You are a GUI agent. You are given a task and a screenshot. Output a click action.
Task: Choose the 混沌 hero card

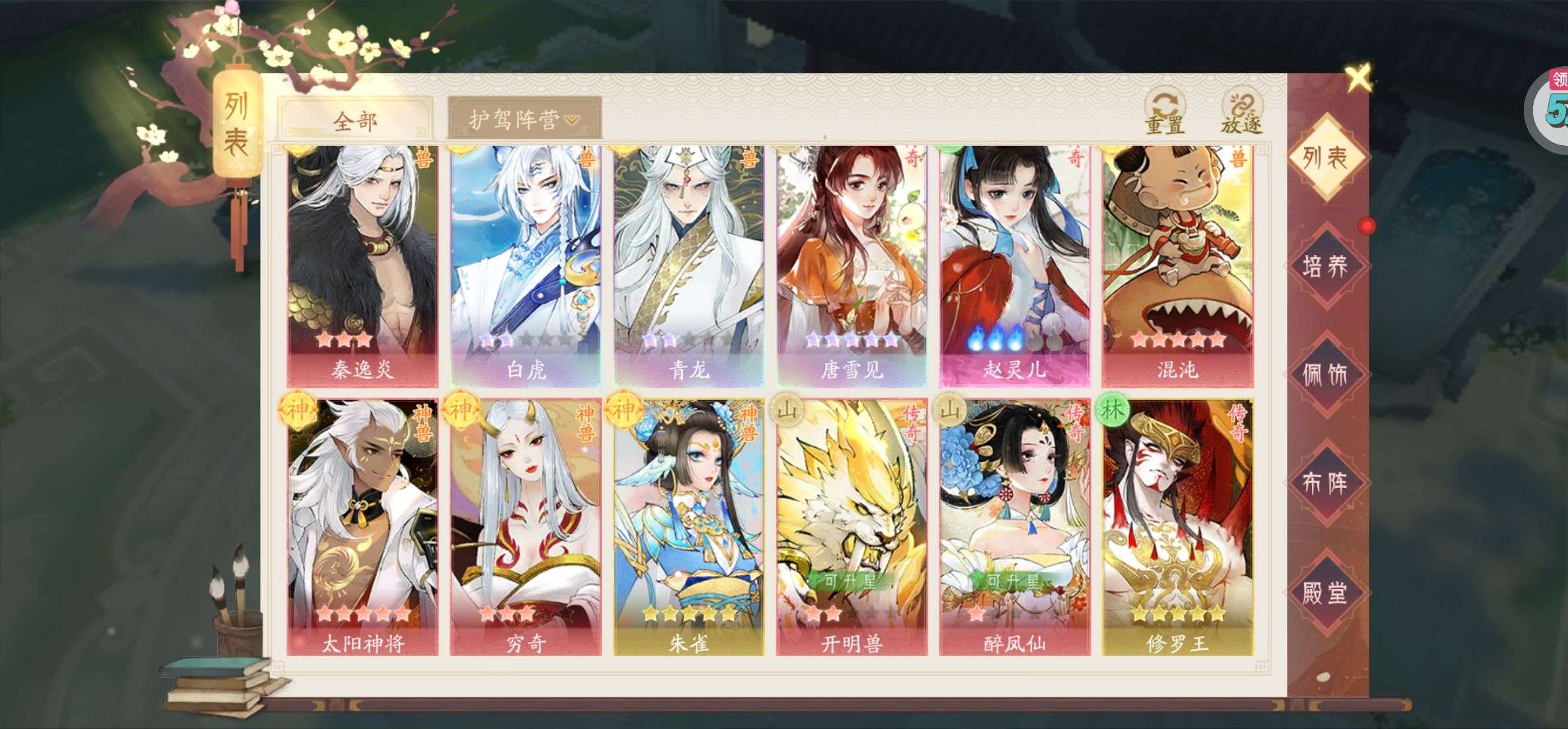[1177, 264]
